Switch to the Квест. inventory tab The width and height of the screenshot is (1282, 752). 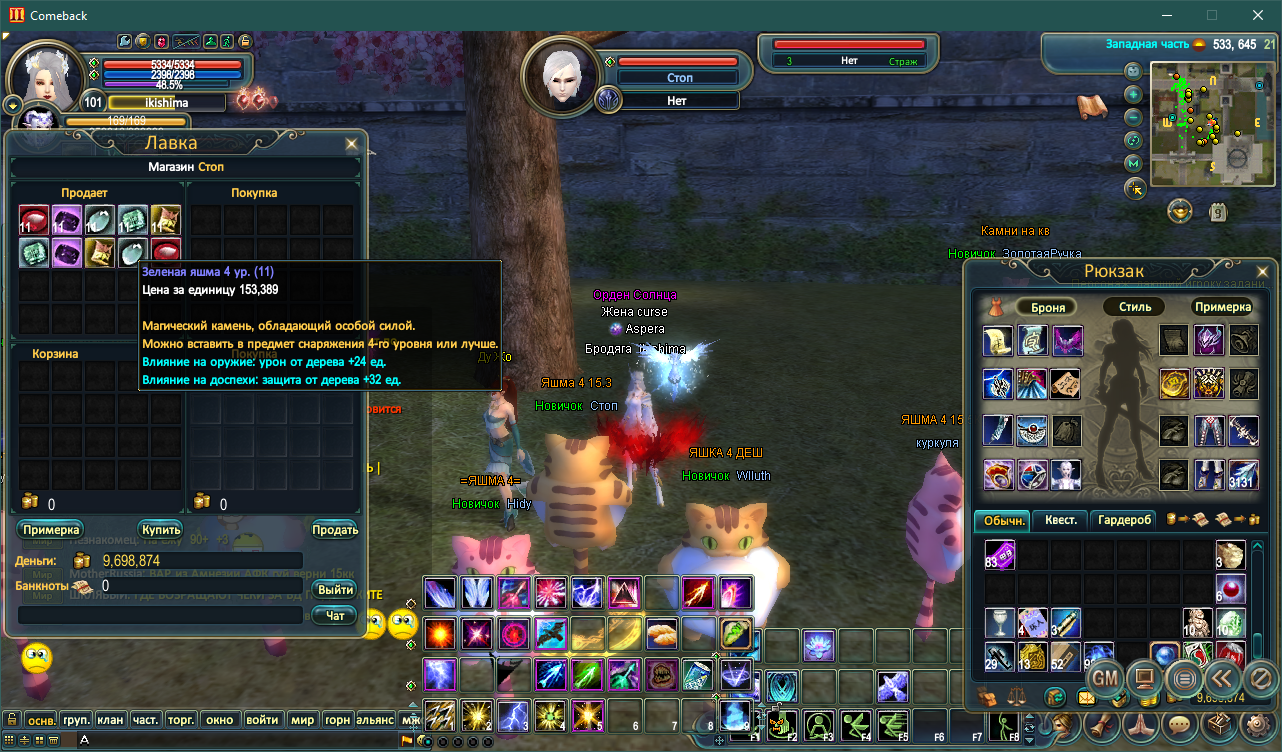coord(1061,520)
